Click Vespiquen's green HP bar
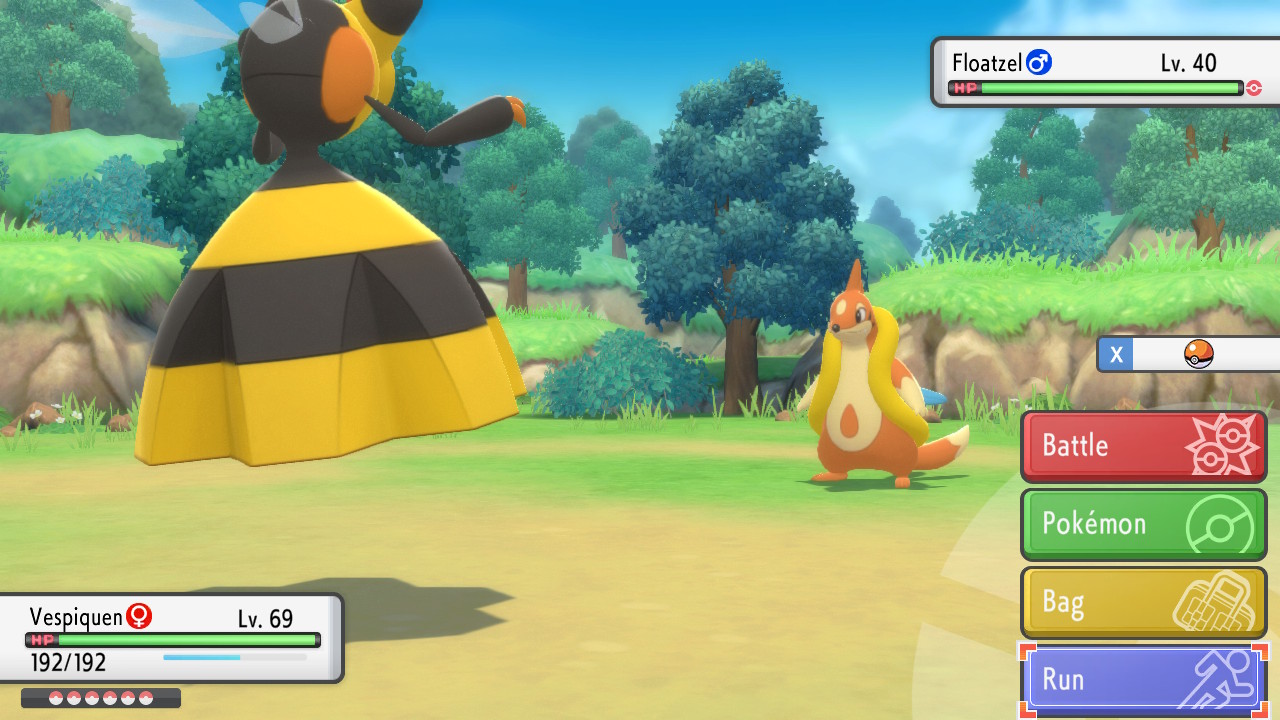 coord(185,641)
